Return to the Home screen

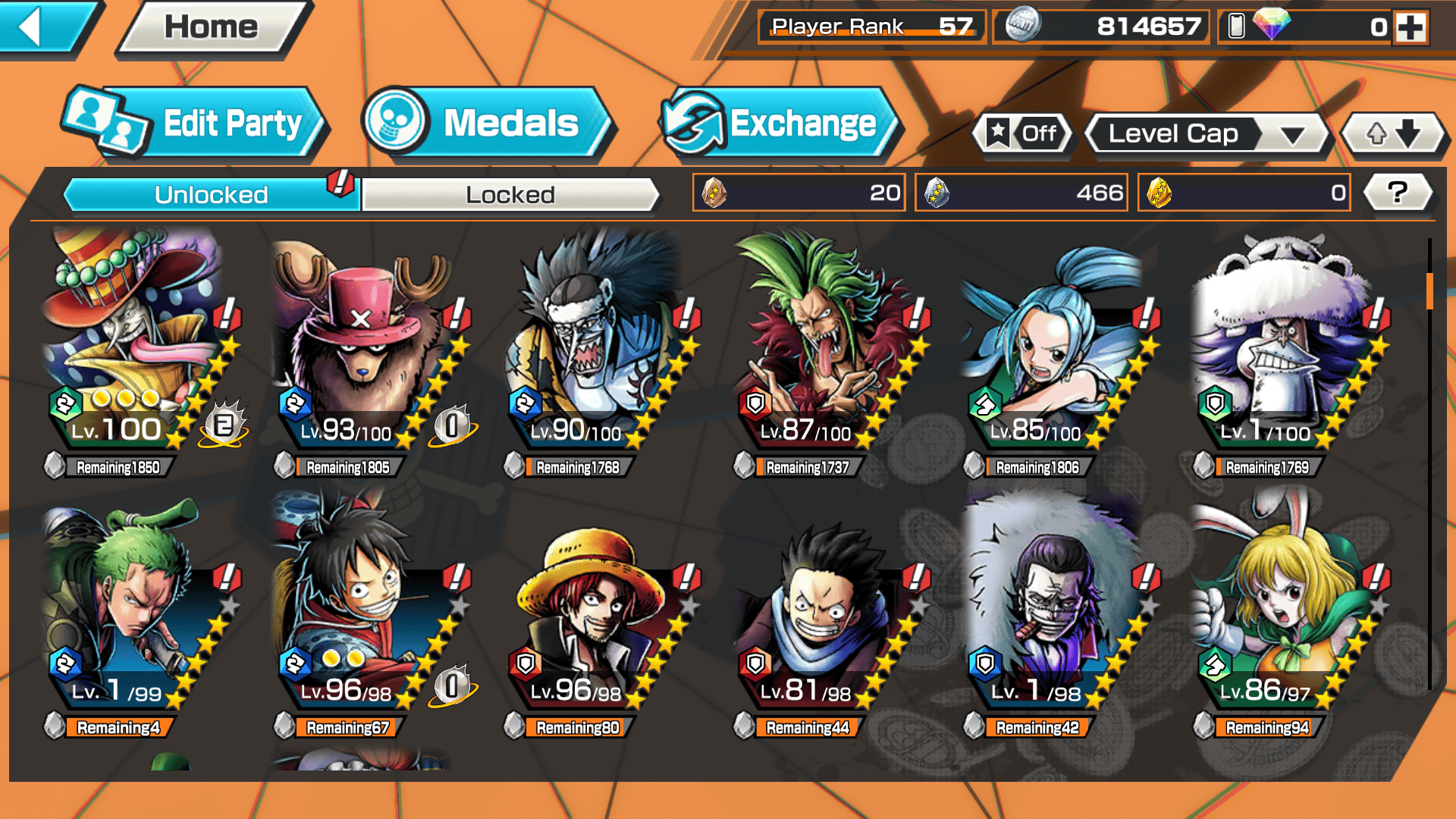coord(212,28)
